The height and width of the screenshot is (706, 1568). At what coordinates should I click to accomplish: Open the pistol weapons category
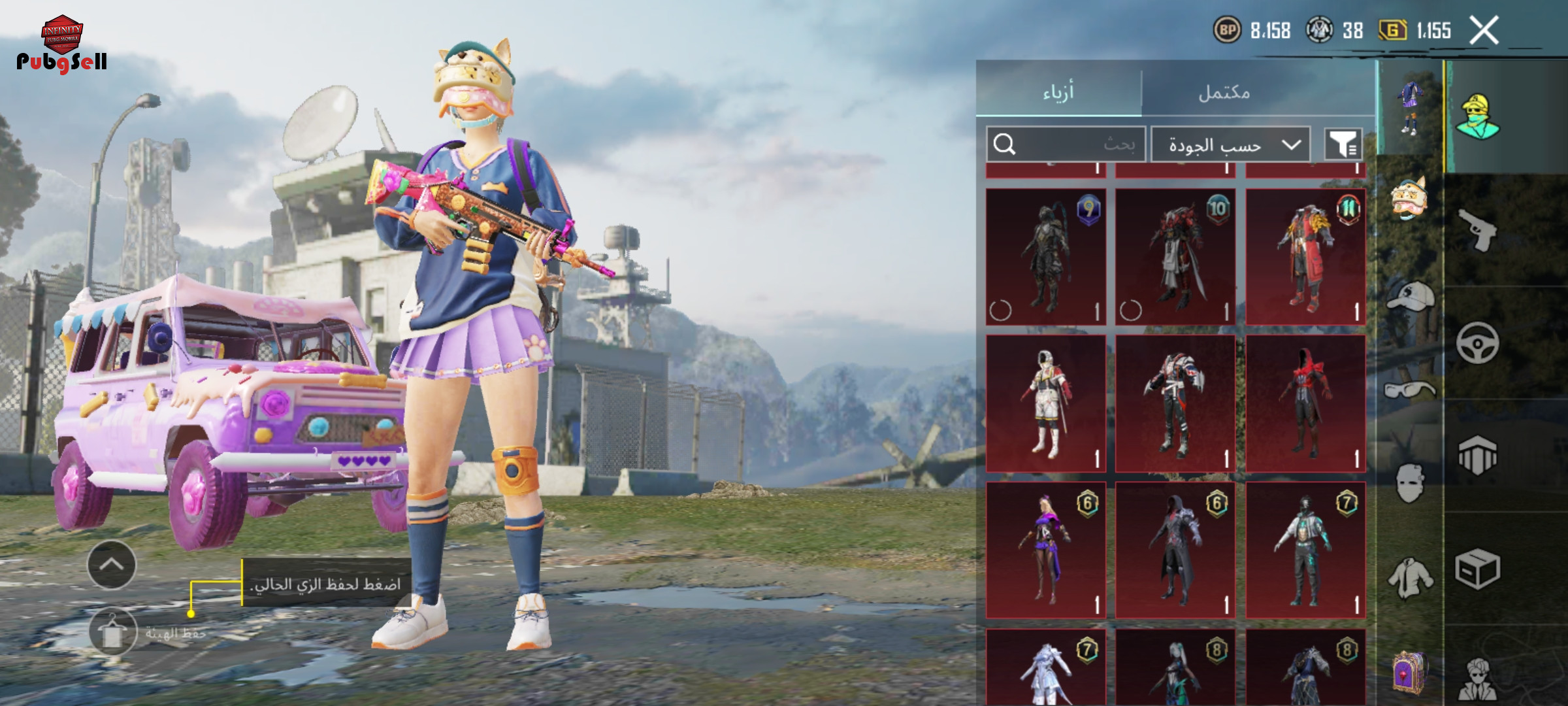point(1478,230)
